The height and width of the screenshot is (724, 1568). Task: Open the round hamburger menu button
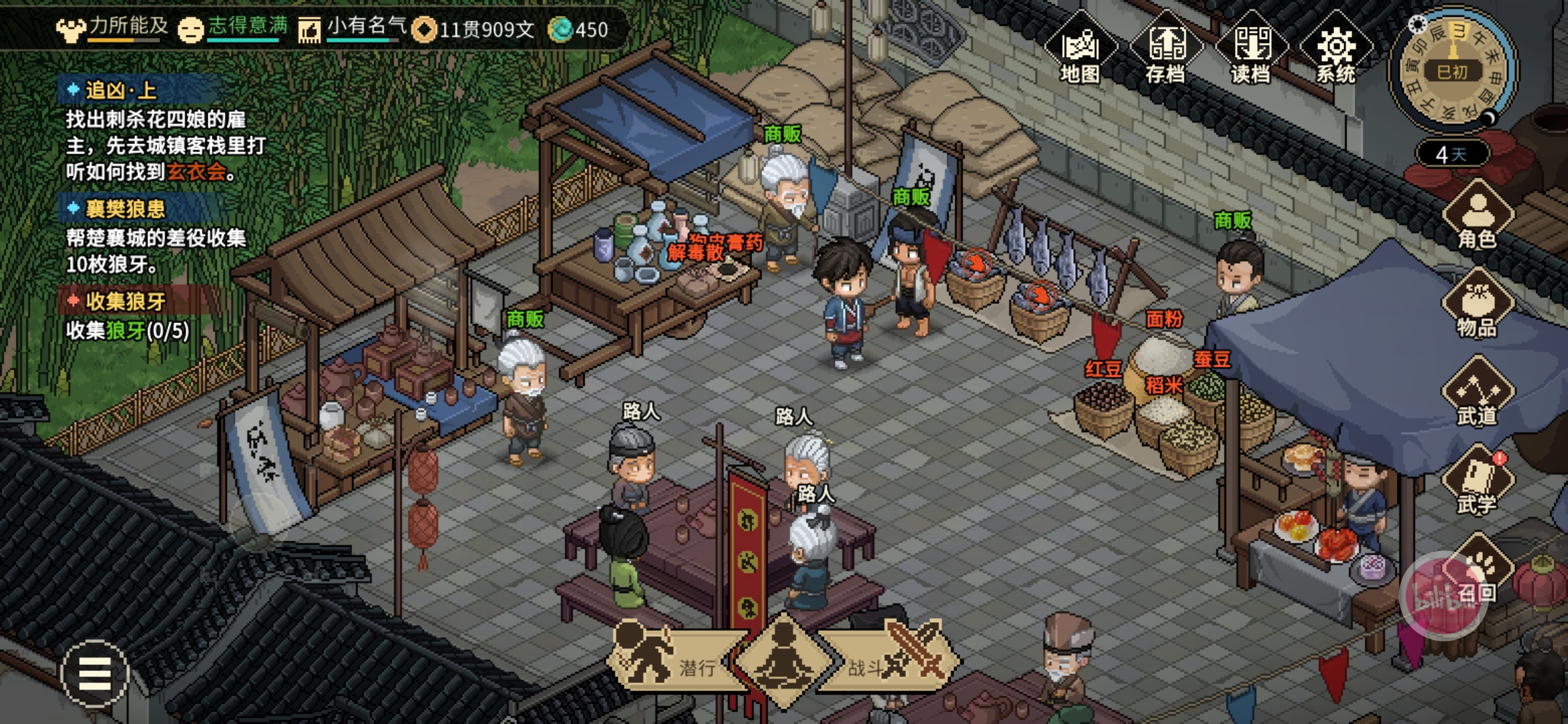click(x=94, y=673)
